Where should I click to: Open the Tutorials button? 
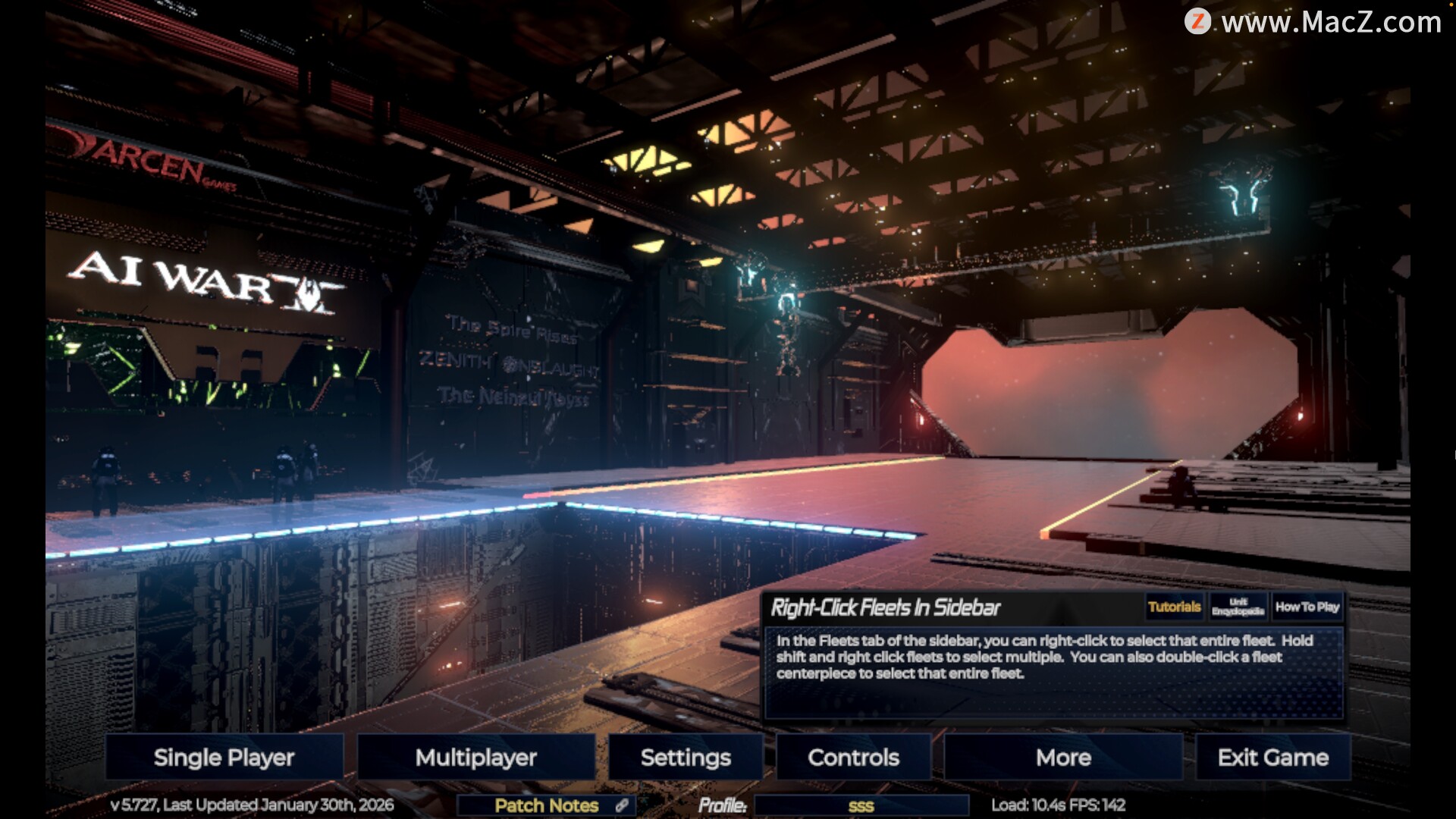point(1174,607)
